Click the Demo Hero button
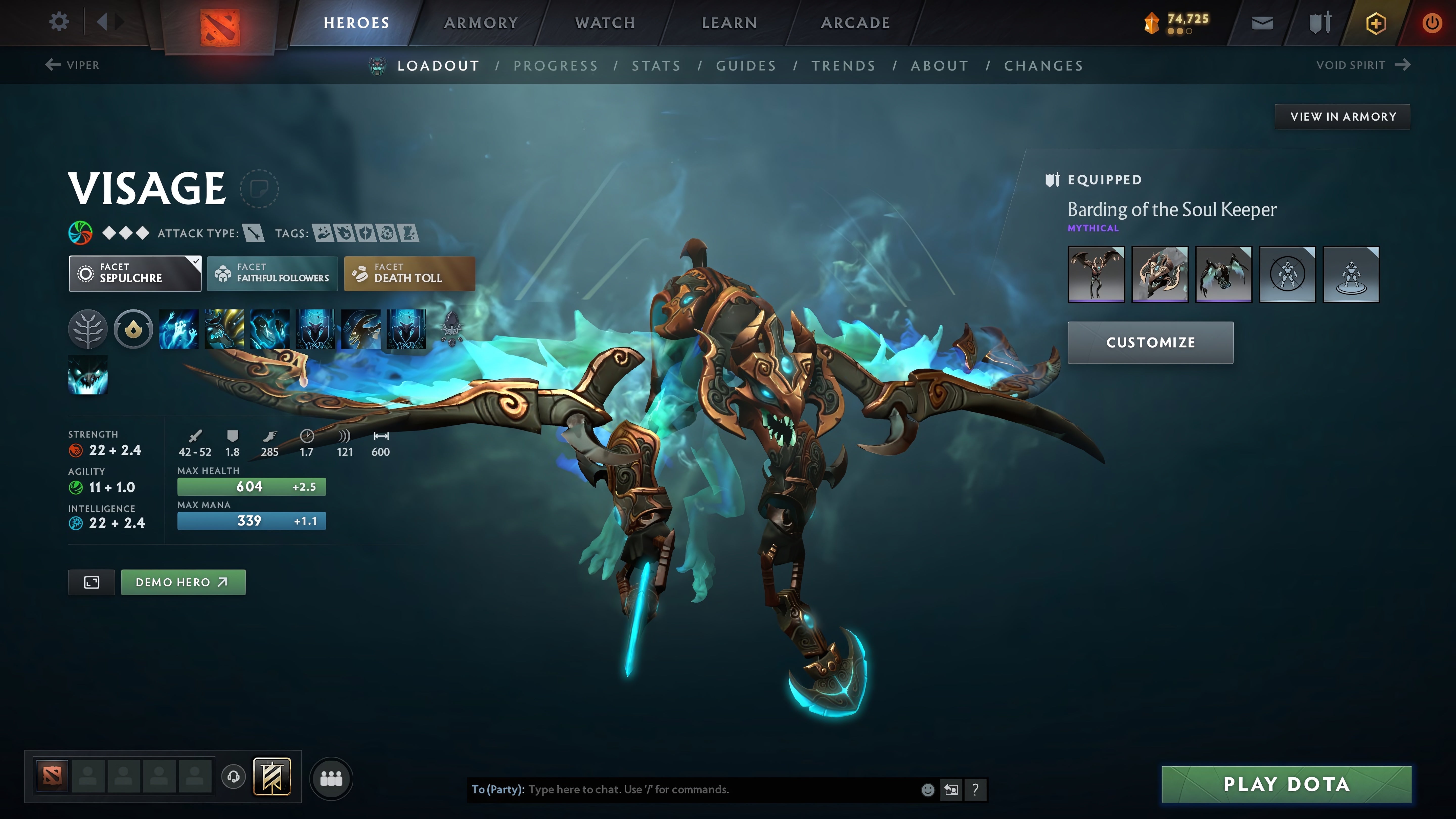 (183, 582)
